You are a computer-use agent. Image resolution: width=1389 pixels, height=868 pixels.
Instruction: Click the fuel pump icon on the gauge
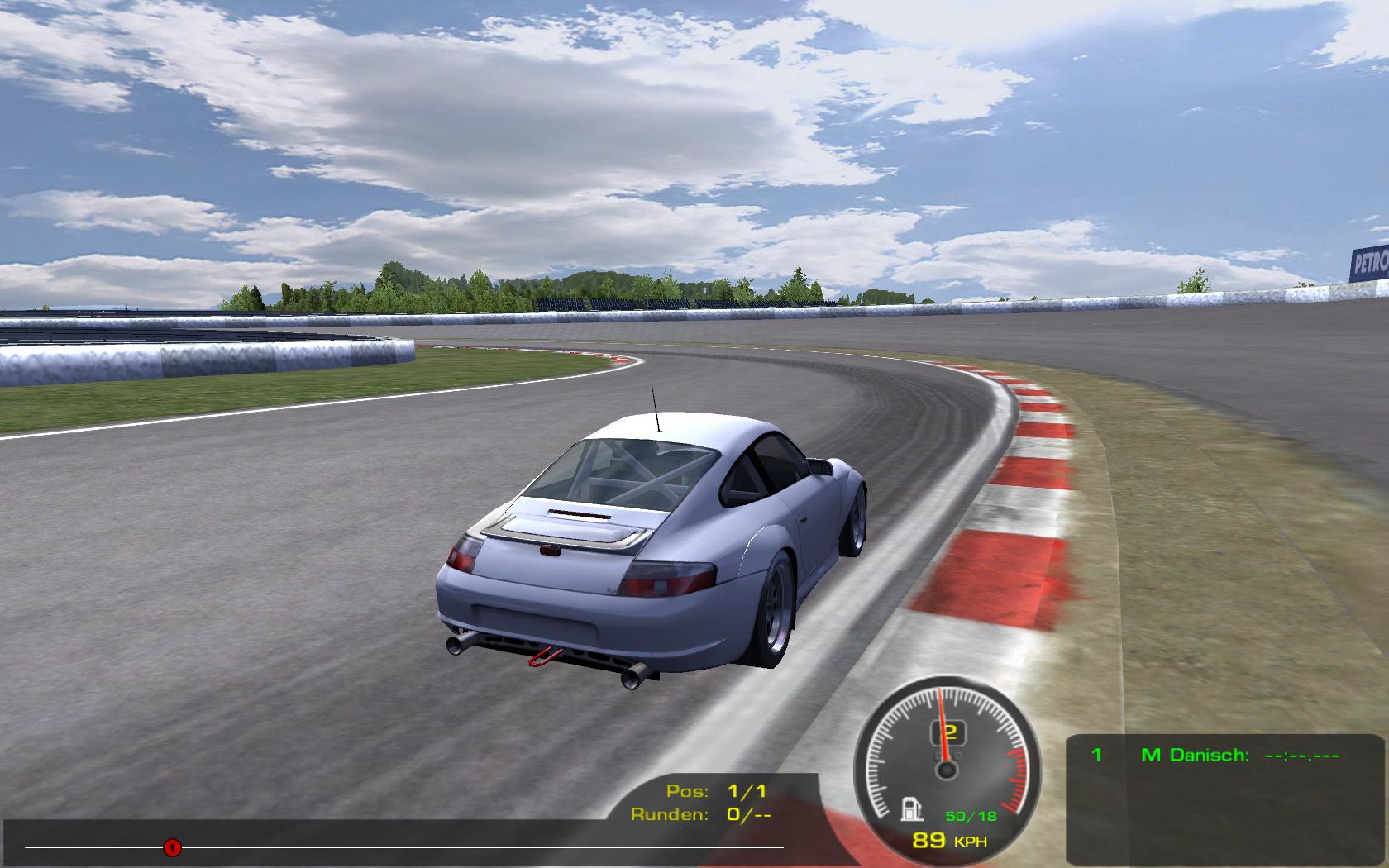pyautogui.click(x=911, y=808)
